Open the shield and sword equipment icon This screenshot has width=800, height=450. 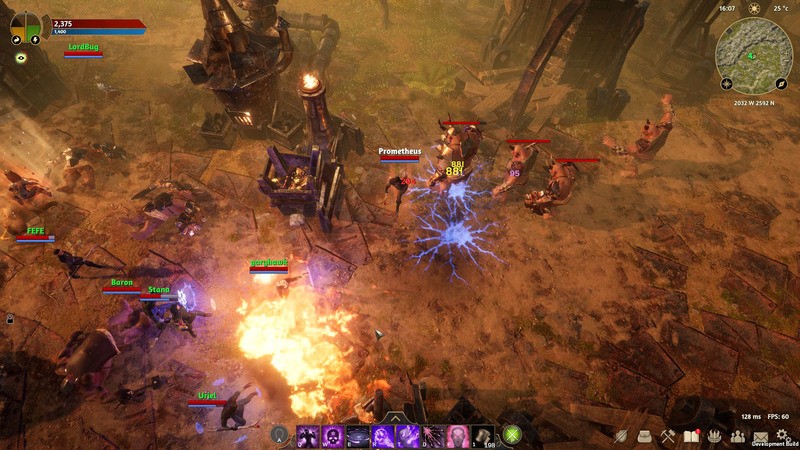point(622,436)
